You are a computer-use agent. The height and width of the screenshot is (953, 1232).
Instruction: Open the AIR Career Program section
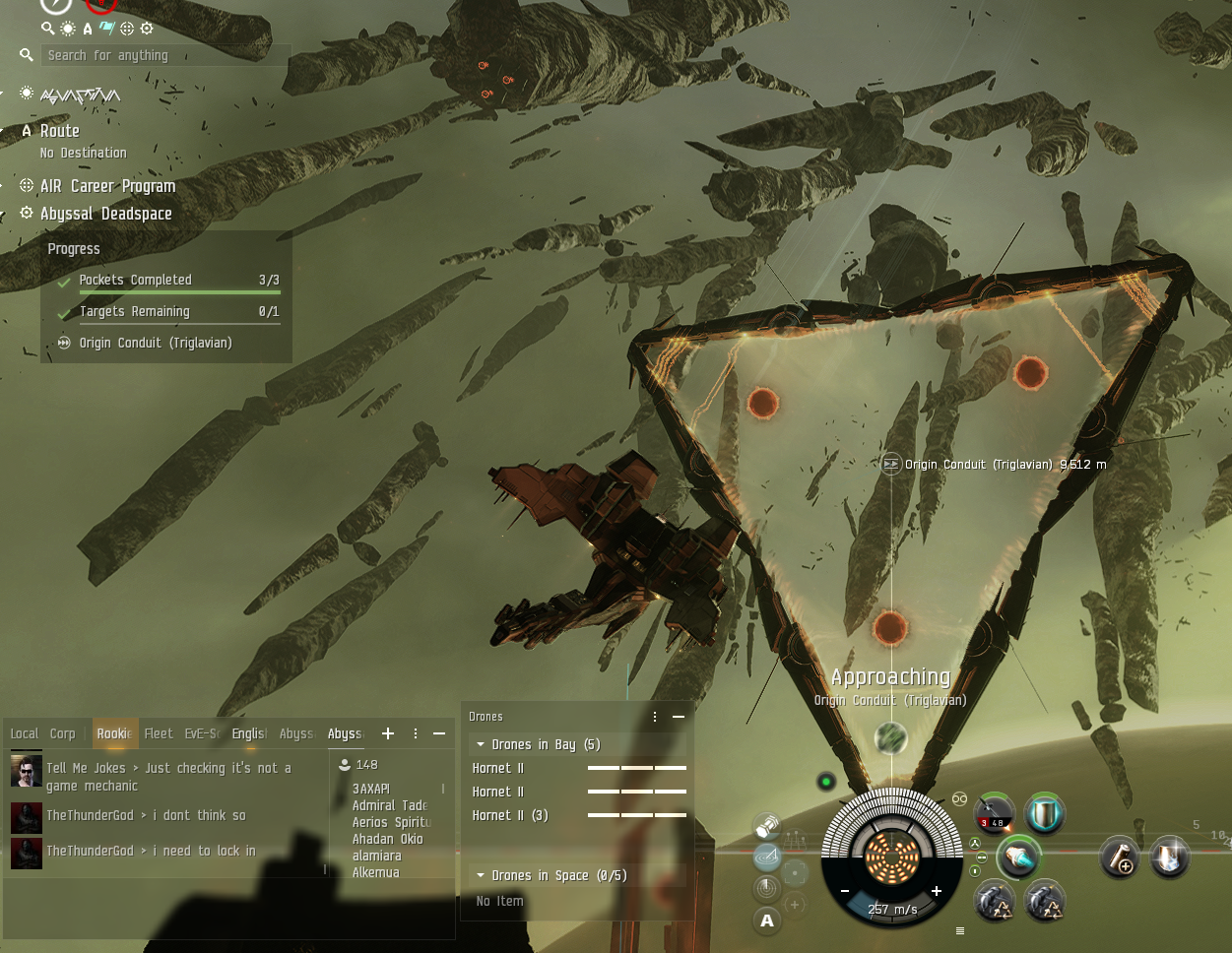click(x=107, y=186)
